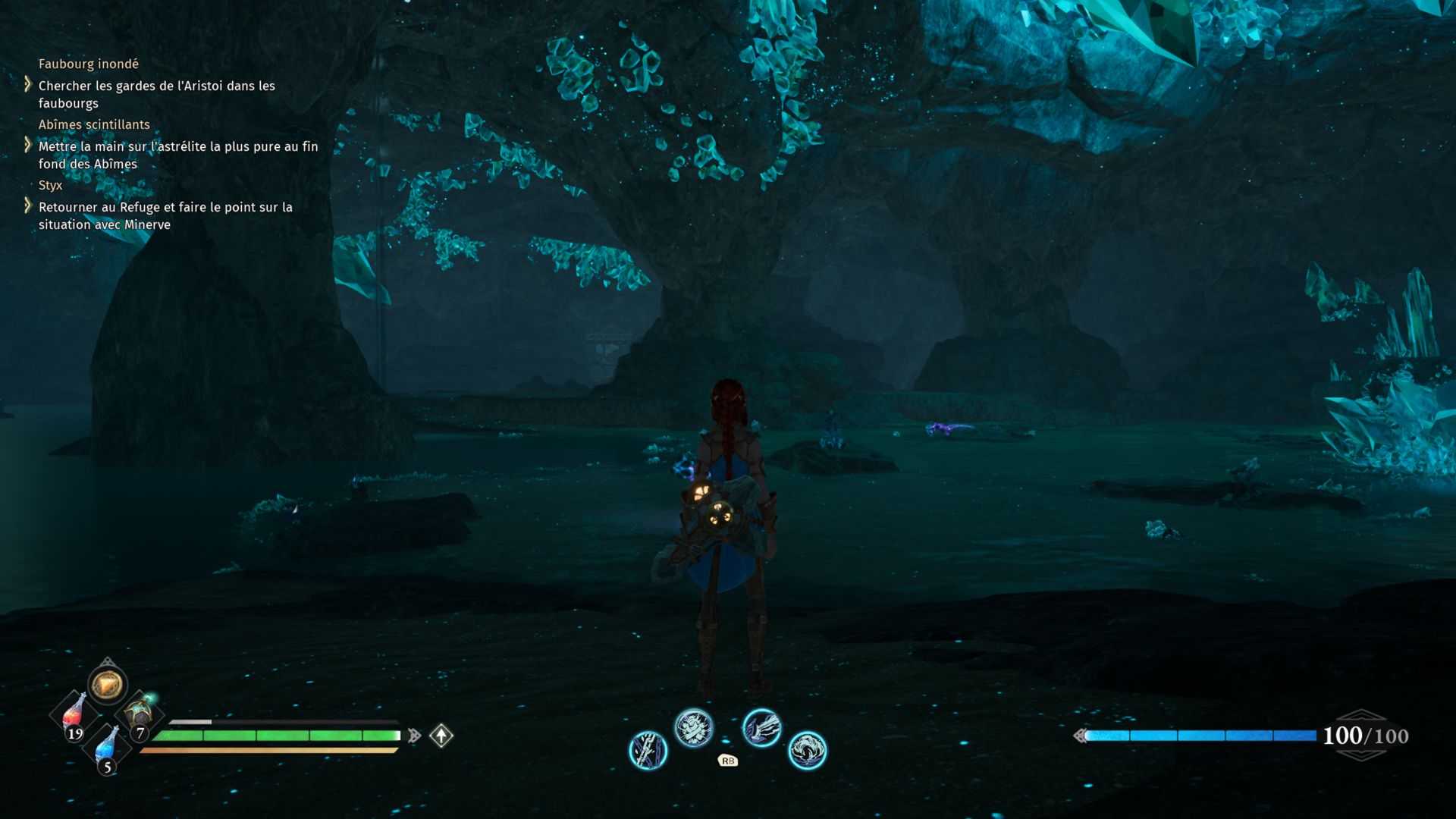Select the Styx quest objective
This screenshot has height=819, width=1456.
click(x=165, y=215)
